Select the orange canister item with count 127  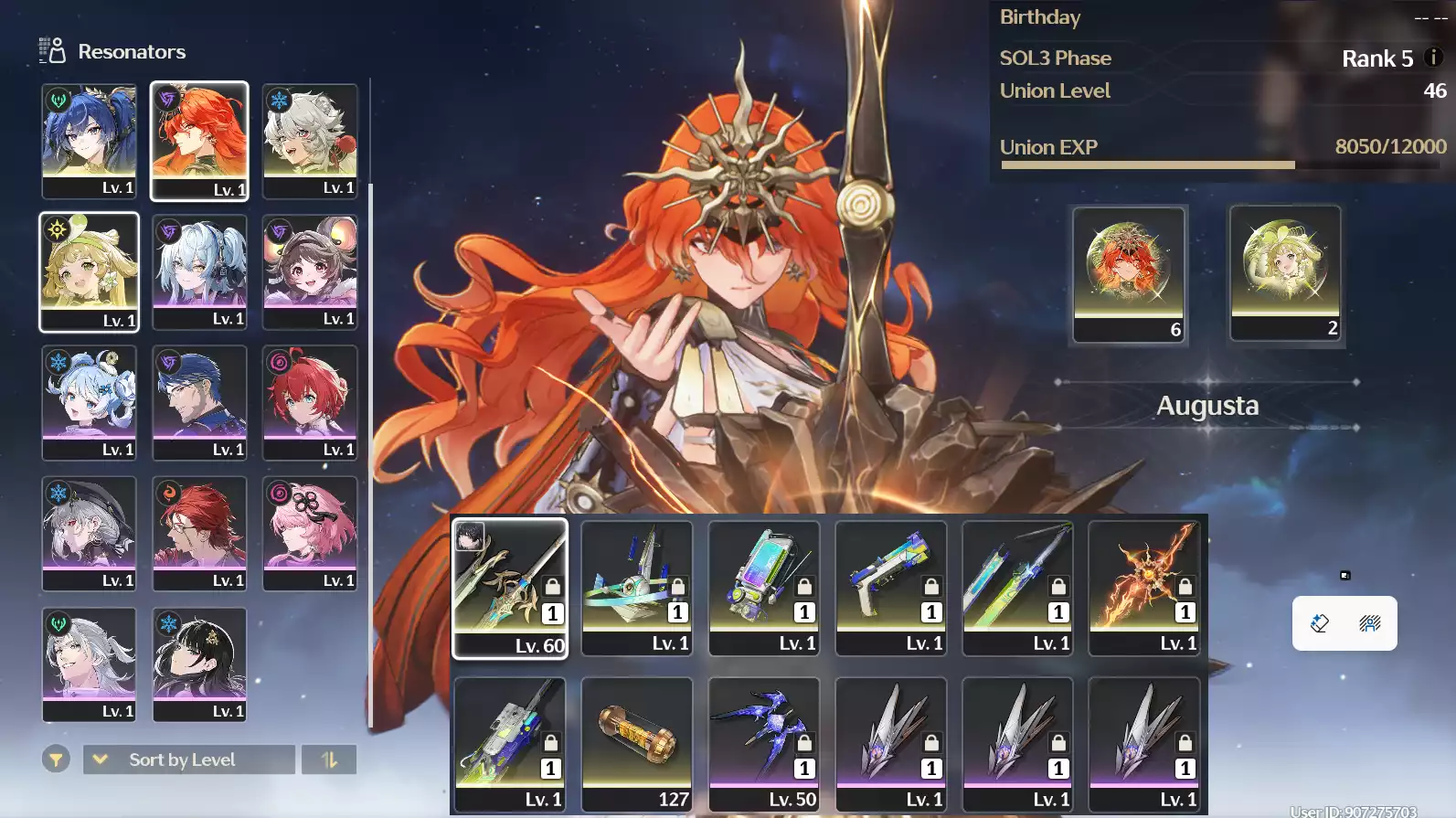point(637,744)
